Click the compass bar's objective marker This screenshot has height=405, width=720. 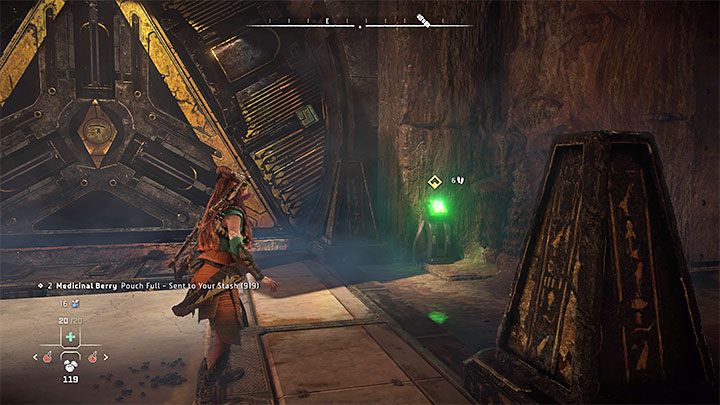424,19
